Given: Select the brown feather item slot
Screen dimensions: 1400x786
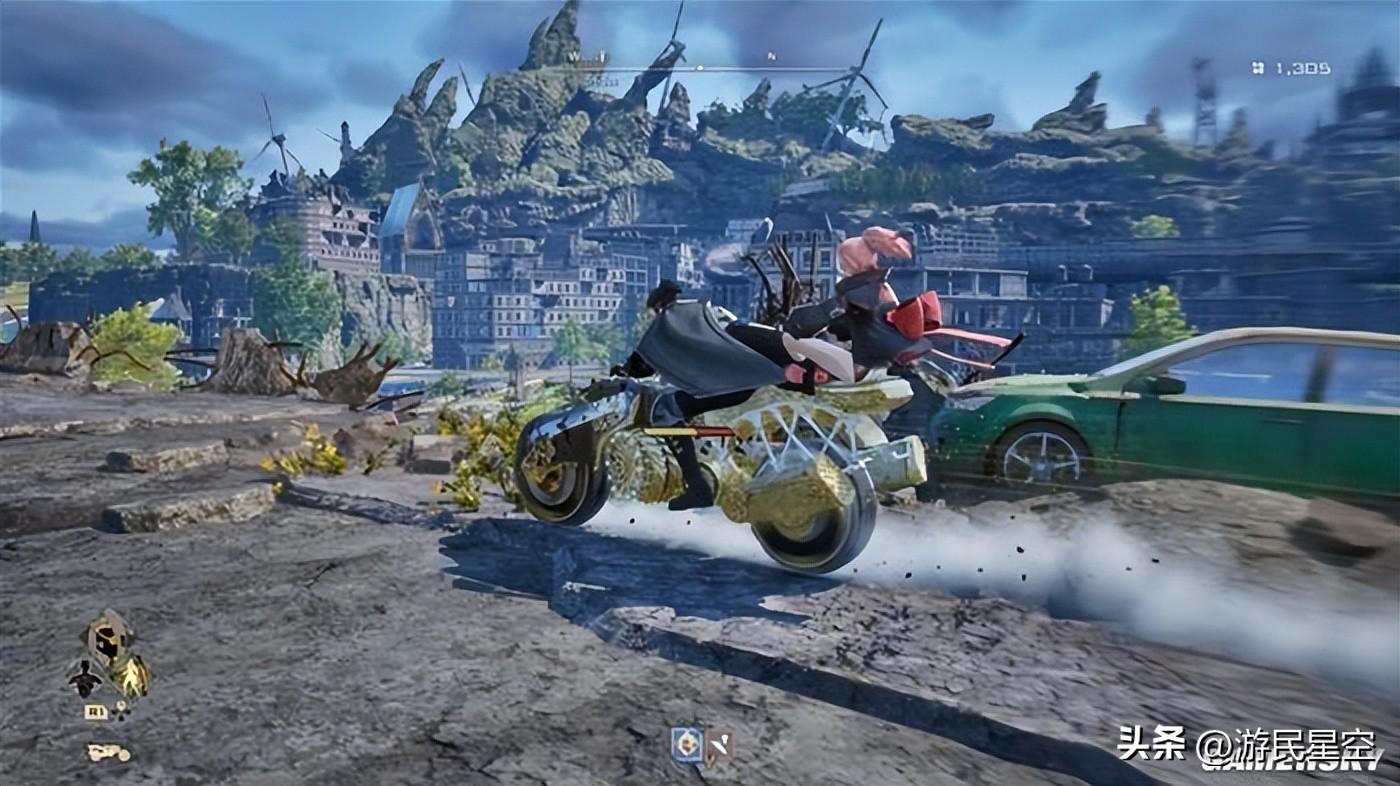Looking at the screenshot, I should point(718,746).
